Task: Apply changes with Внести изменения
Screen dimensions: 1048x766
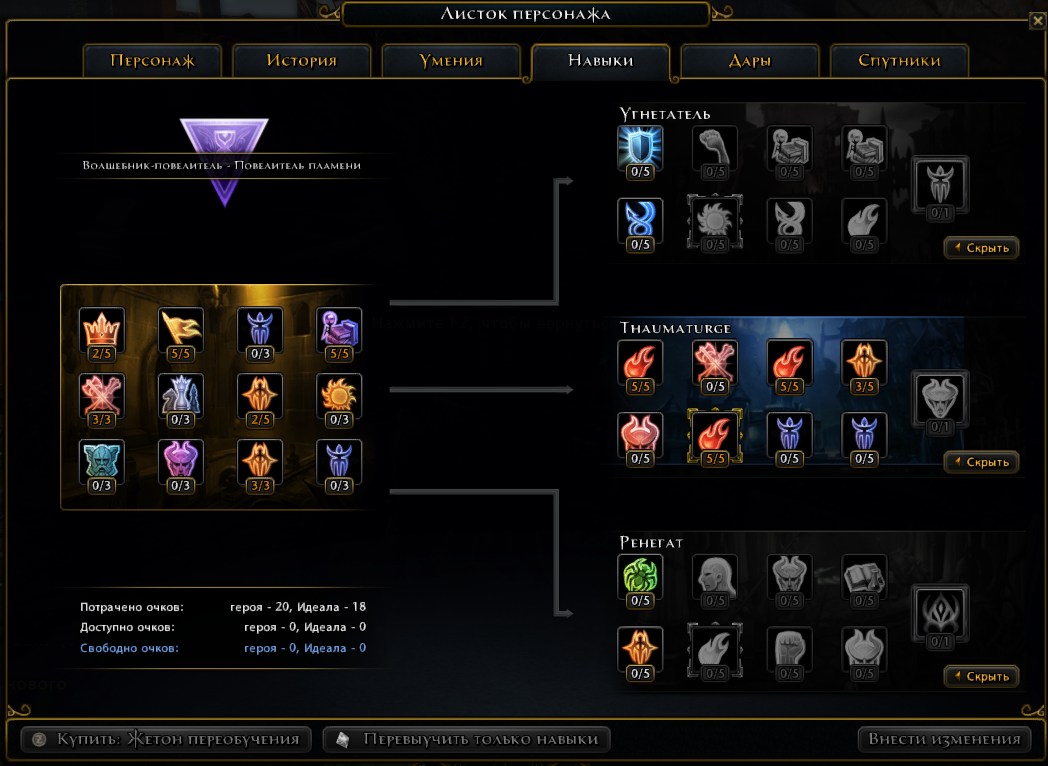Action: (x=944, y=740)
